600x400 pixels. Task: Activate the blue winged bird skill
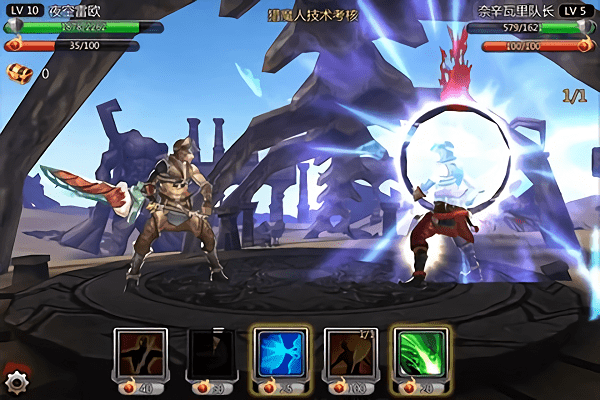pos(278,353)
